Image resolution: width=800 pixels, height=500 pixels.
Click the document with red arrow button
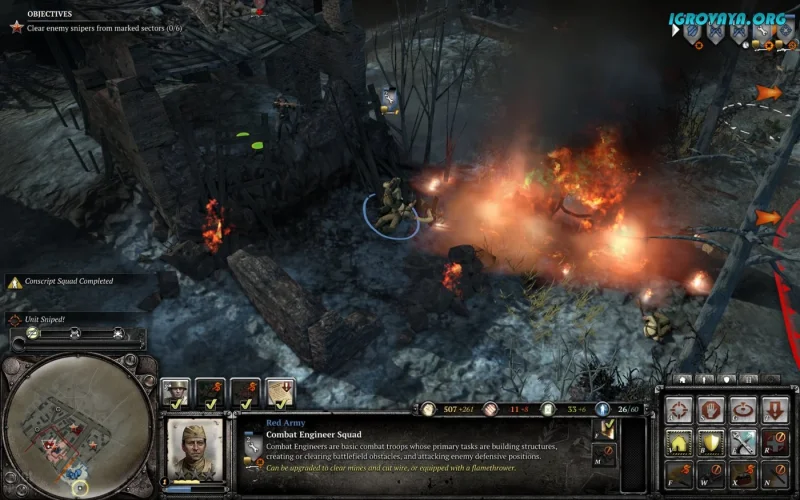pyautogui.click(x=280, y=391)
